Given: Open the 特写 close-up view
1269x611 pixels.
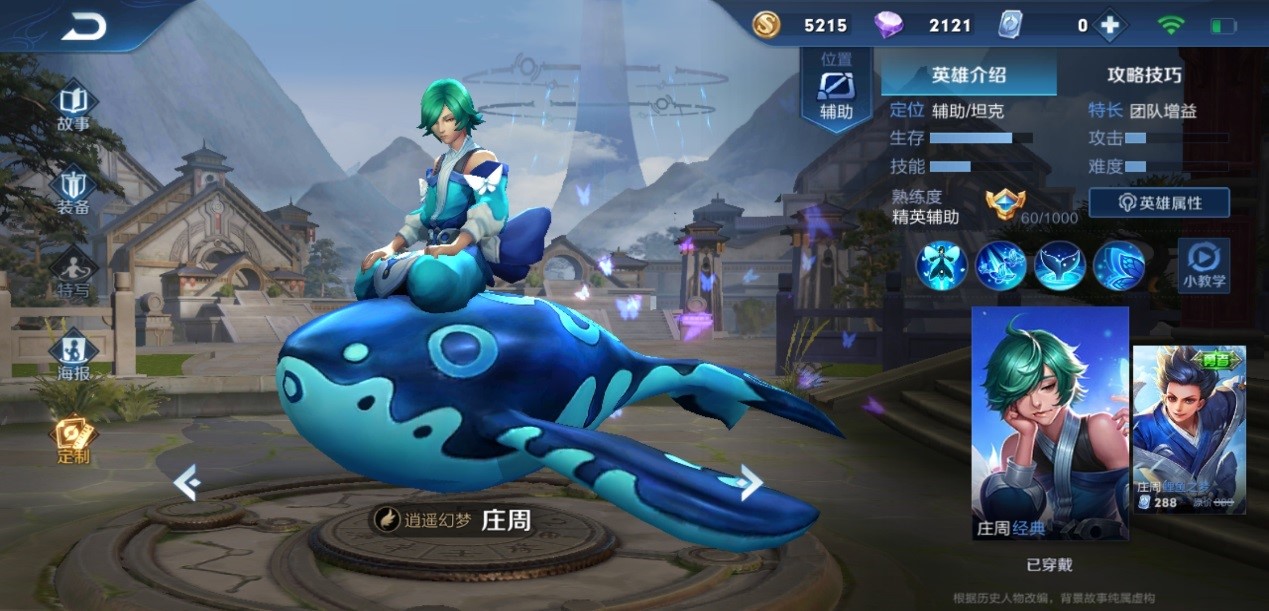Looking at the screenshot, I should point(73,273).
